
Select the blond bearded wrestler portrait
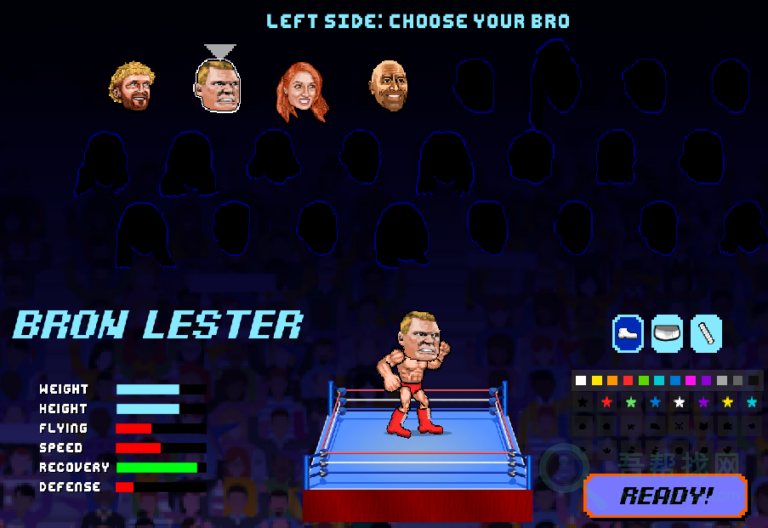tap(131, 86)
